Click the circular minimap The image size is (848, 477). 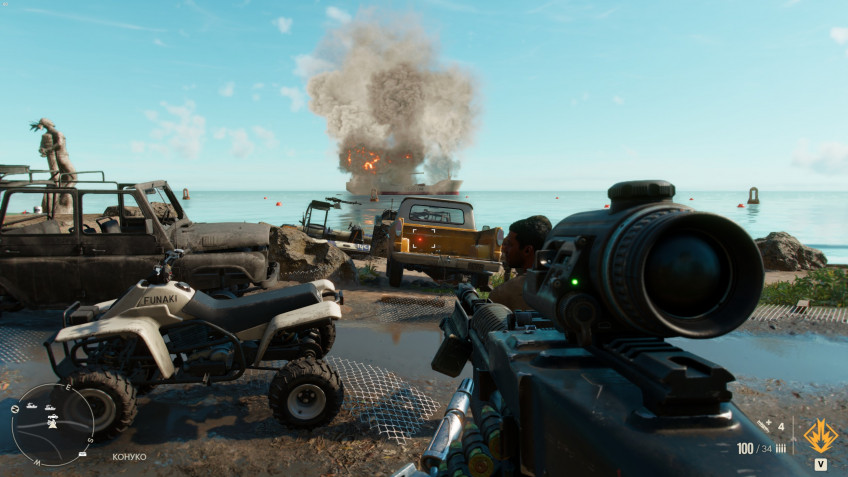[52, 424]
